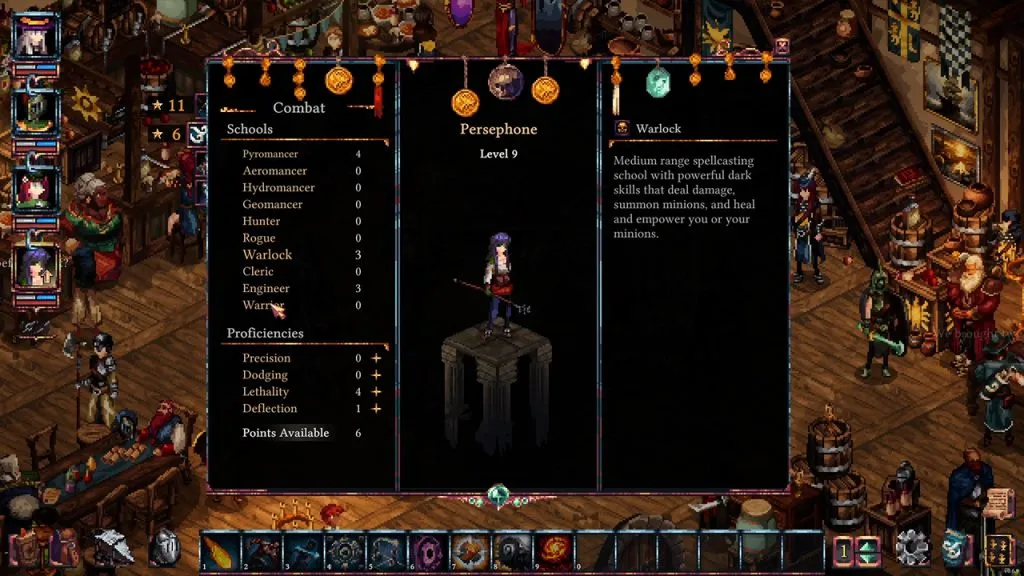Screen dimensions: 1024x576
Task: Select Persephone's purple-haired portrait
Action: tap(35, 265)
